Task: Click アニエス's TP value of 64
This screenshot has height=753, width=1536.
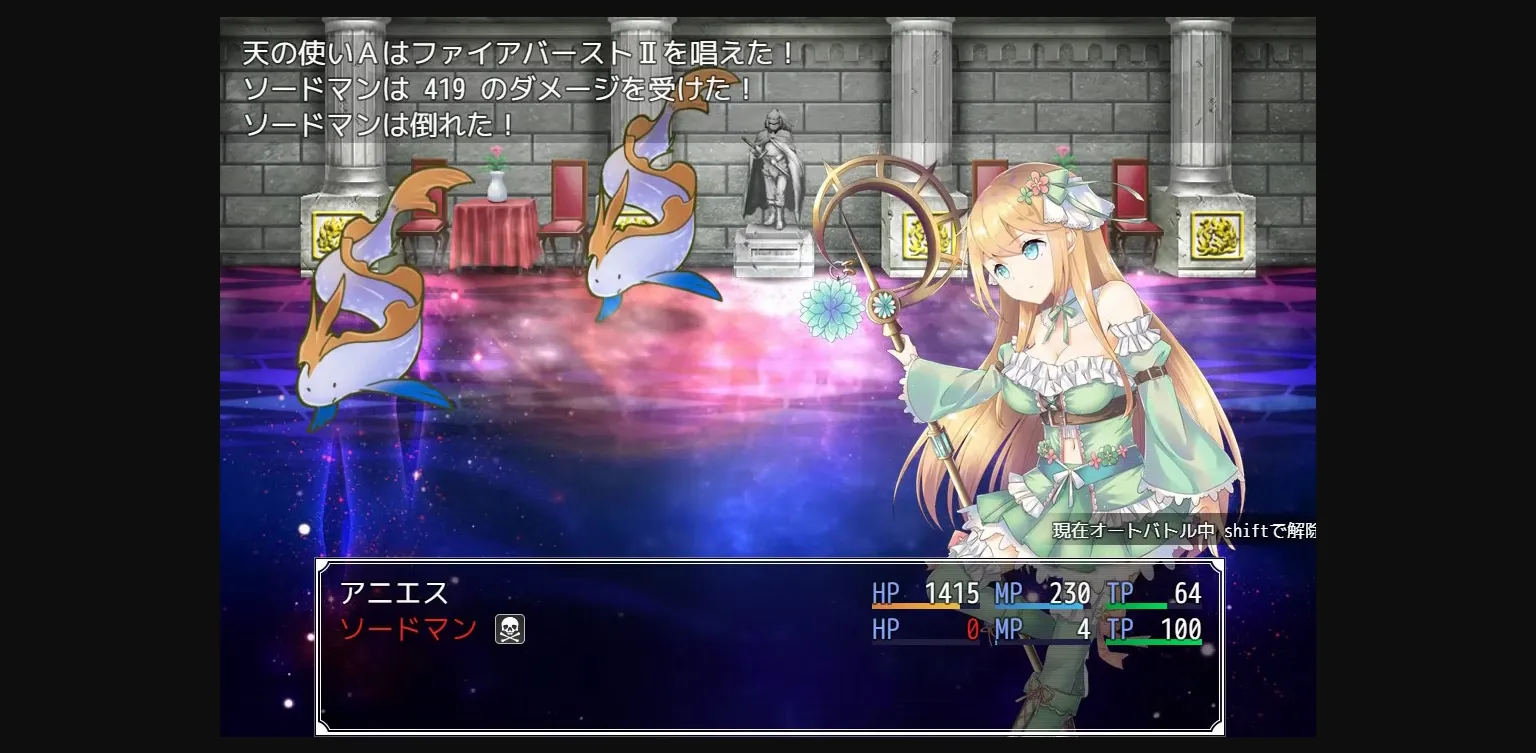Action: click(x=1186, y=593)
